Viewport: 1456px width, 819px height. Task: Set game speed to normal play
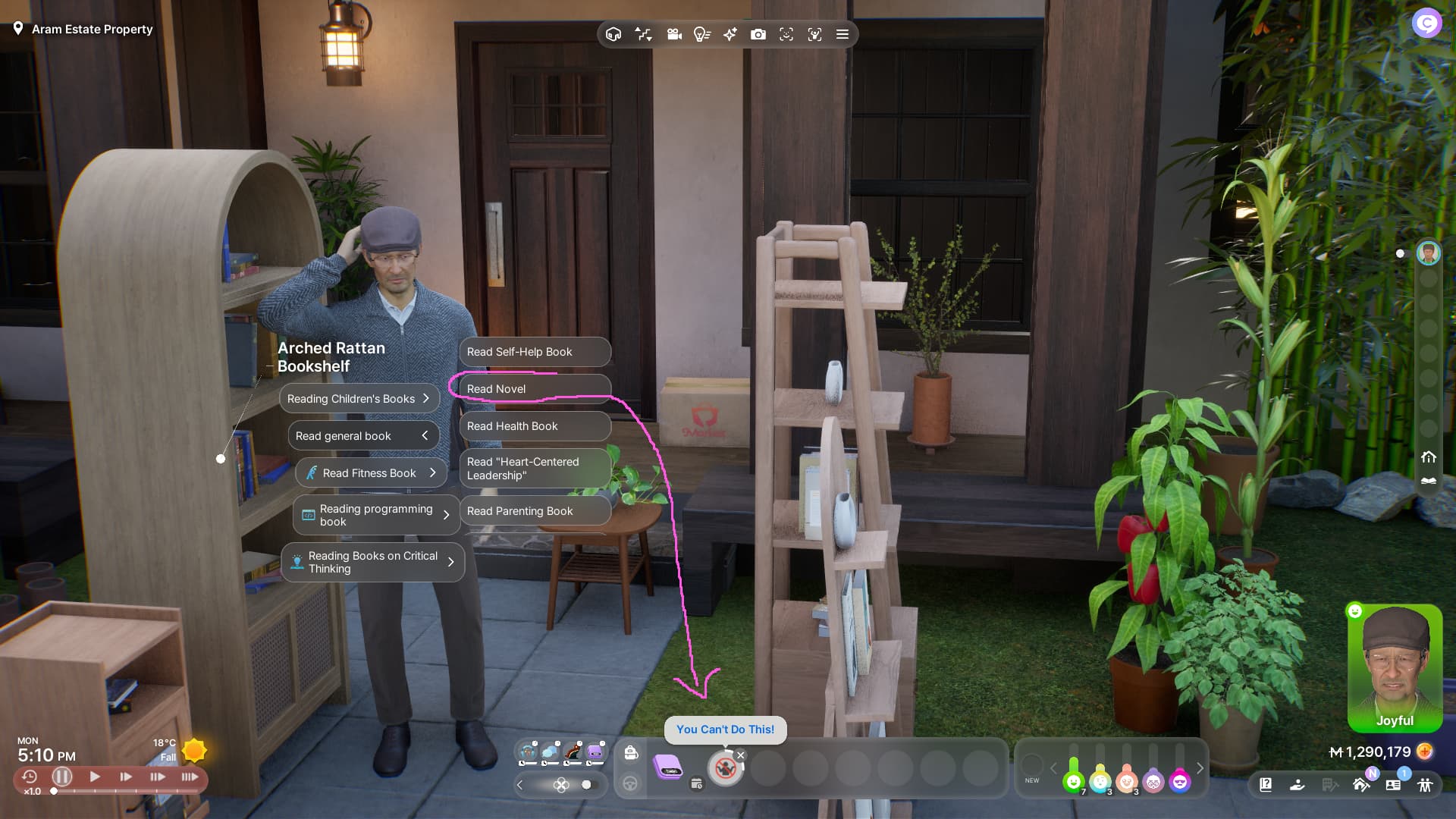(95, 777)
